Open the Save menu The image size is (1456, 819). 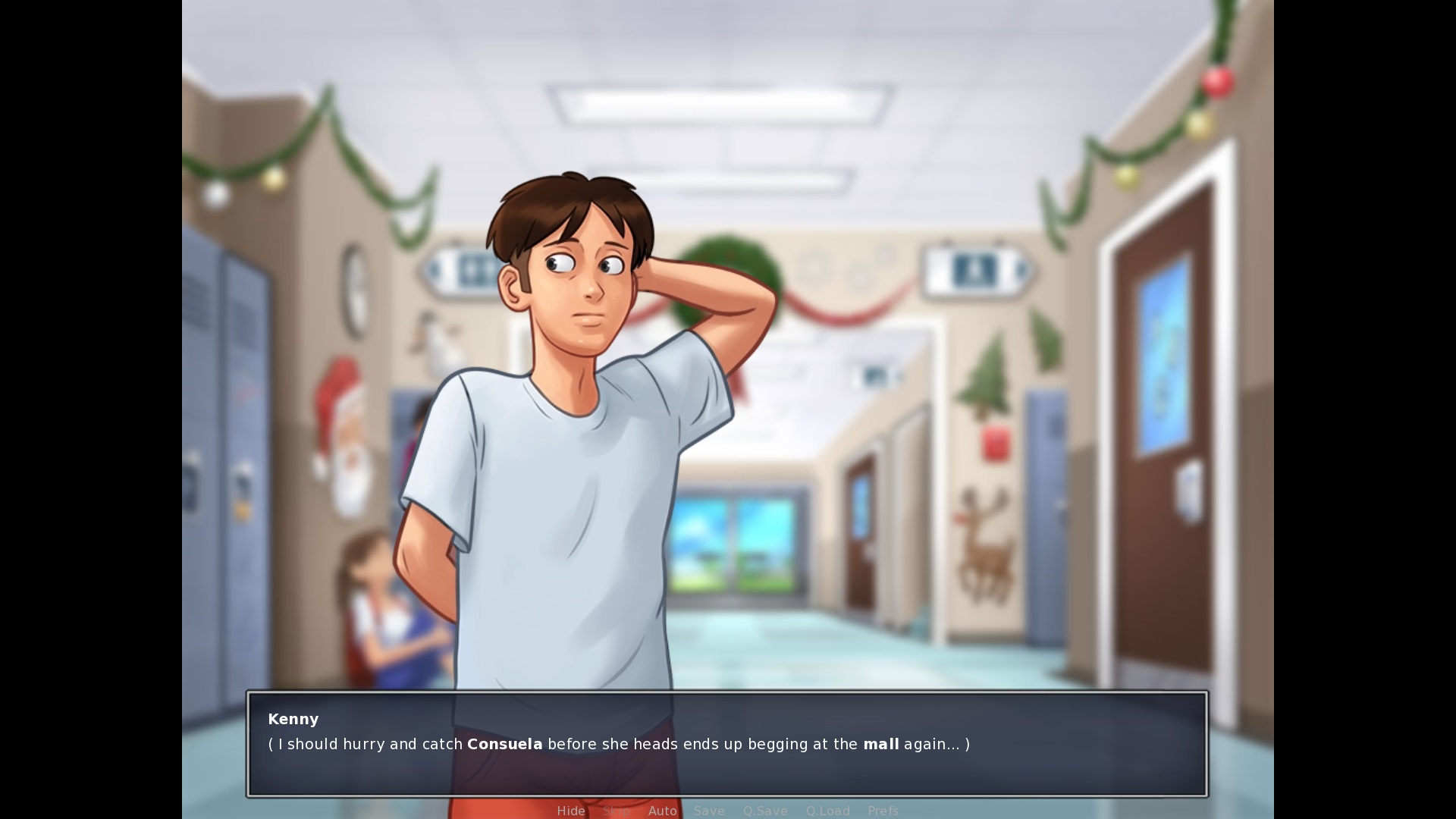tap(709, 811)
